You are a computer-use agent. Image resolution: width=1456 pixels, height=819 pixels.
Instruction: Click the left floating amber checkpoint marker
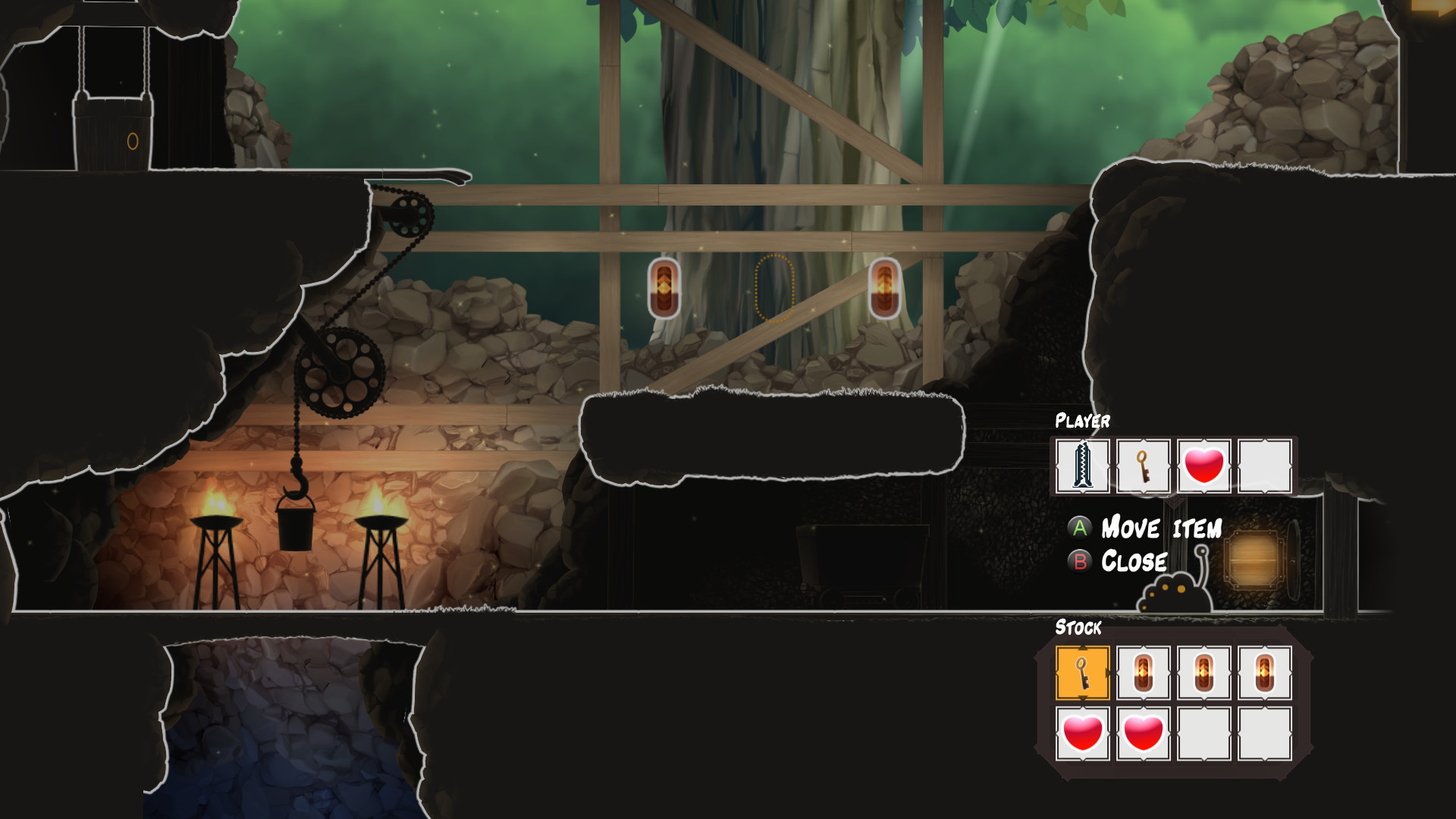pos(665,290)
